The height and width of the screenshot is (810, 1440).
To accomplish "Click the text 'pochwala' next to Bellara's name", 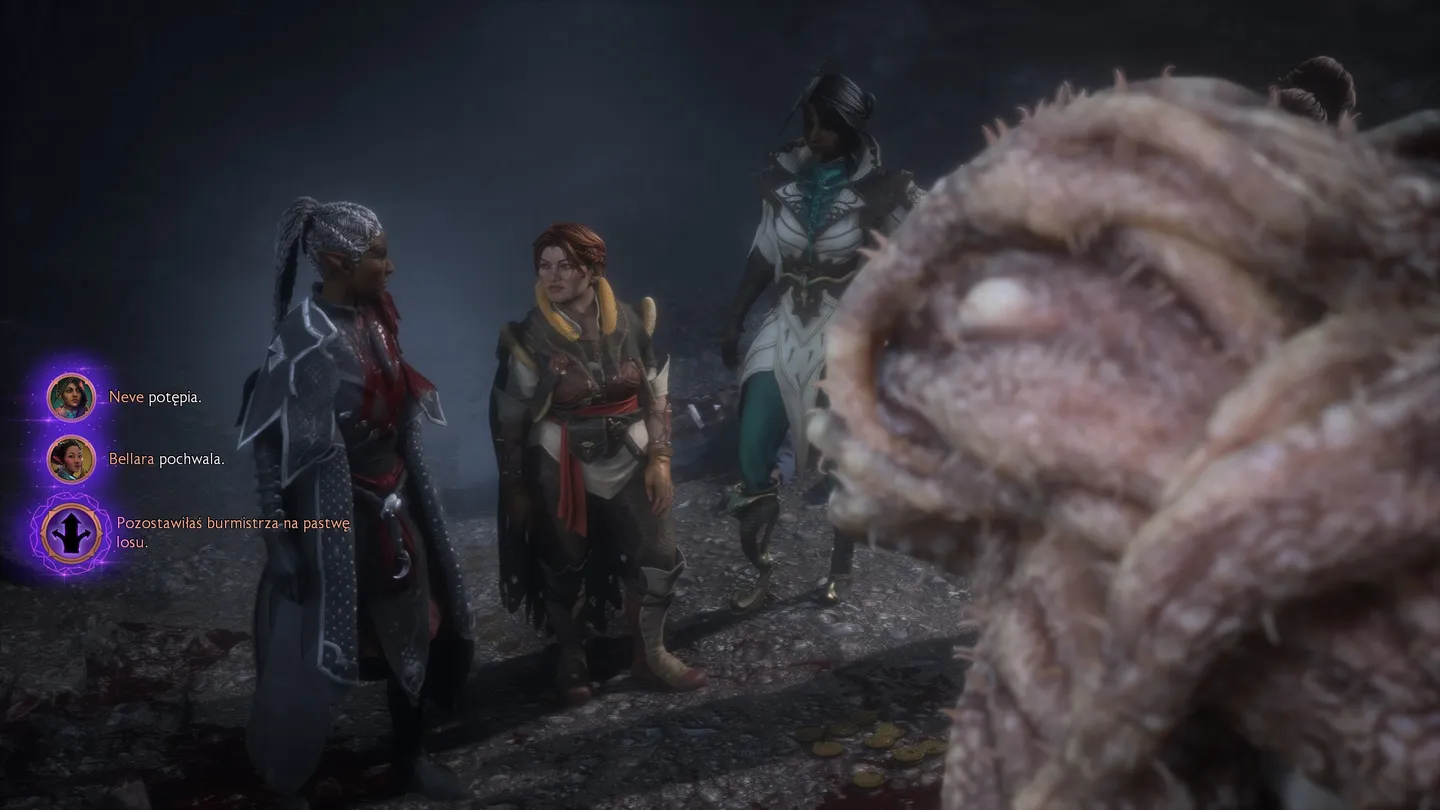I will (191, 460).
